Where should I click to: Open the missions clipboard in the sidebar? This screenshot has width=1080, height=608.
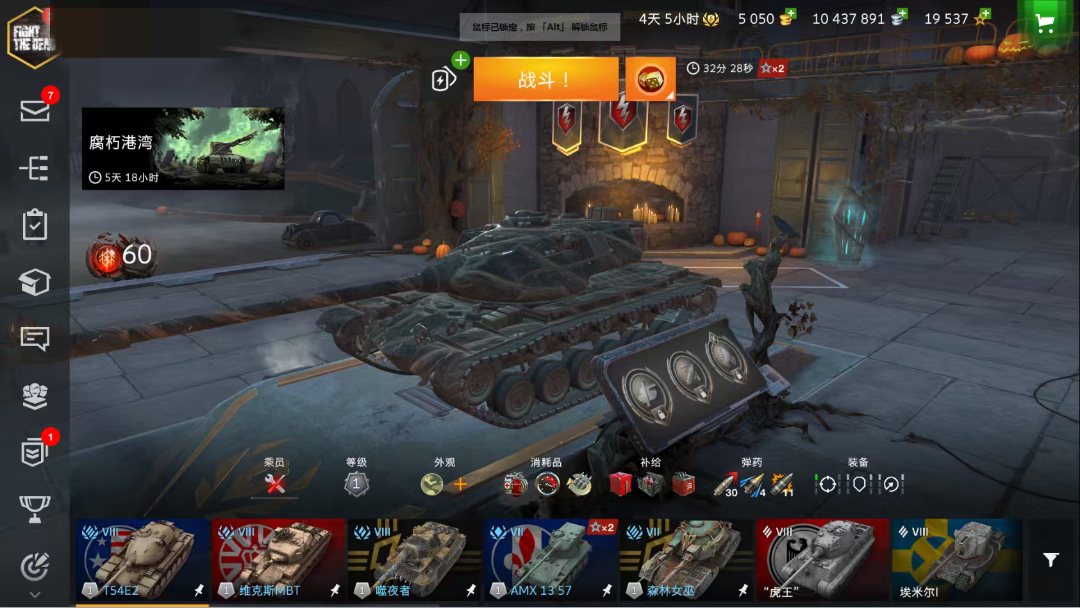coord(35,225)
